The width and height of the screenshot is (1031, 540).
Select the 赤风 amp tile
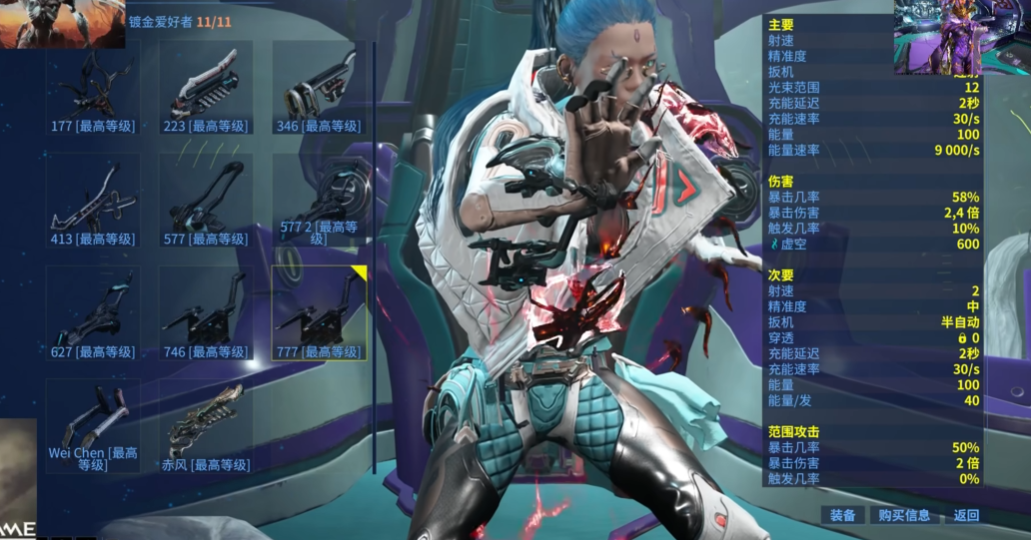tap(206, 426)
